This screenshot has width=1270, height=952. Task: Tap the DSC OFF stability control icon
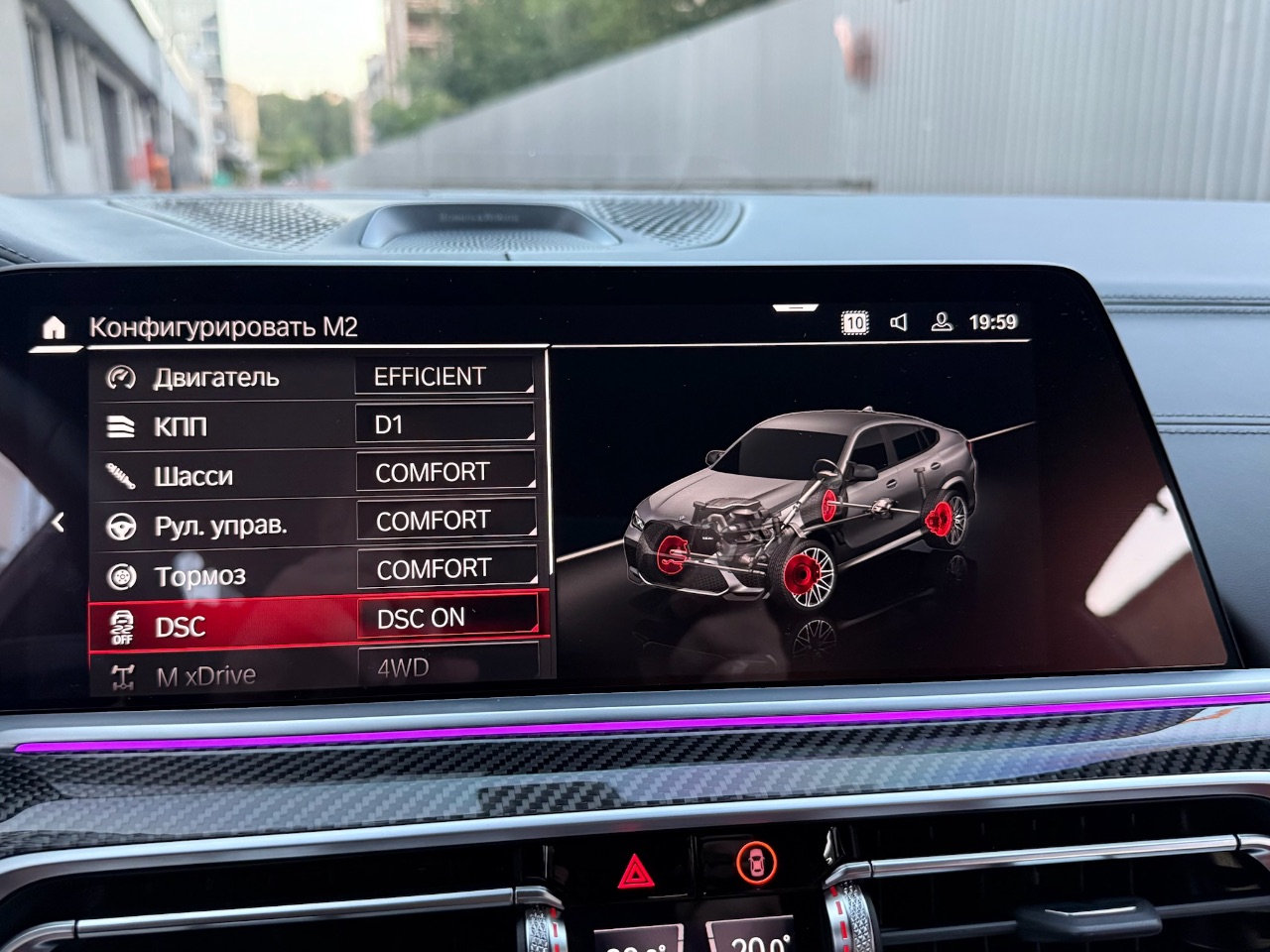pyautogui.click(x=122, y=625)
